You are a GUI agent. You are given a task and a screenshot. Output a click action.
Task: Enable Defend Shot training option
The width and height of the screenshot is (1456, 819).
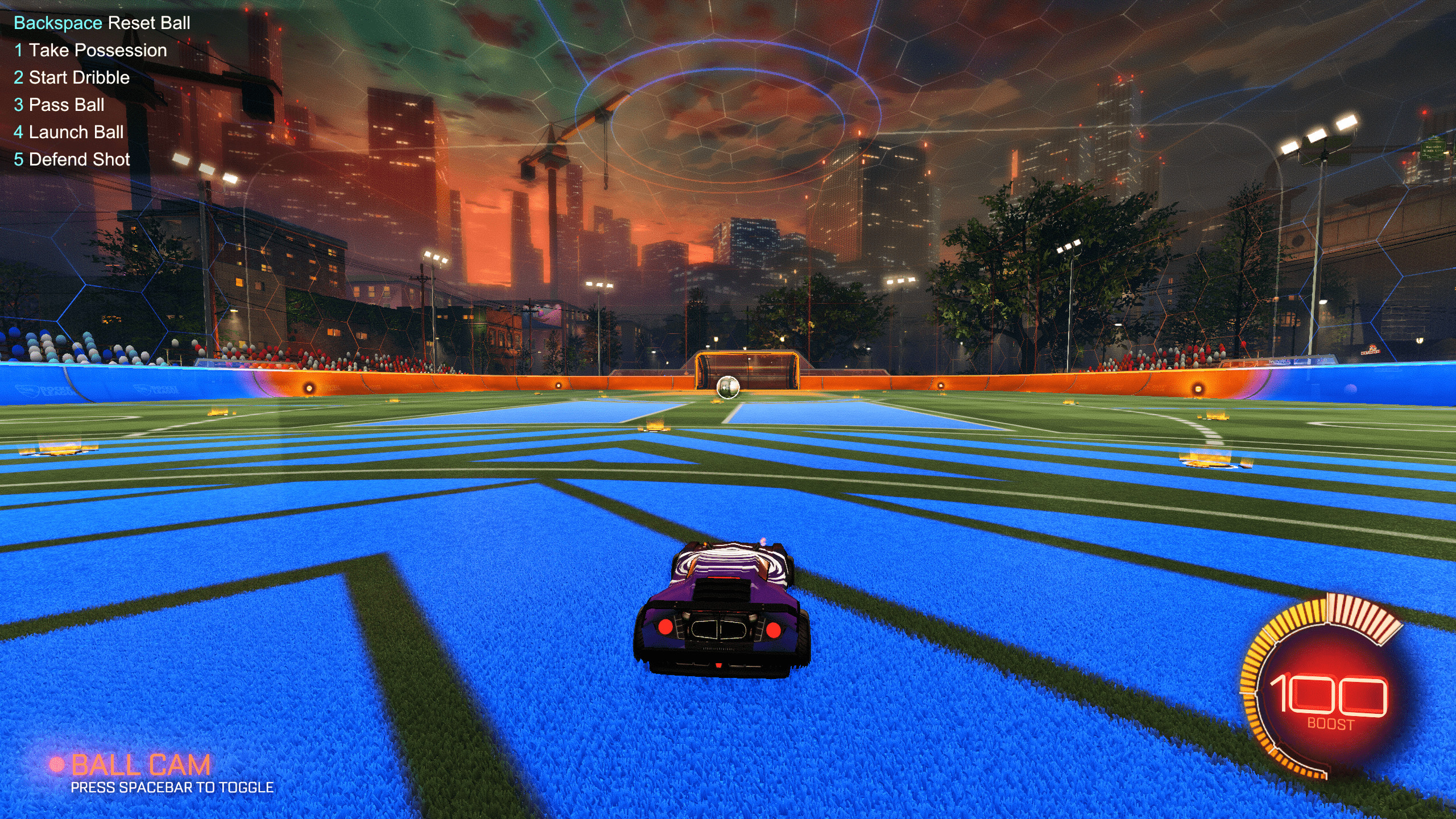click(x=73, y=159)
